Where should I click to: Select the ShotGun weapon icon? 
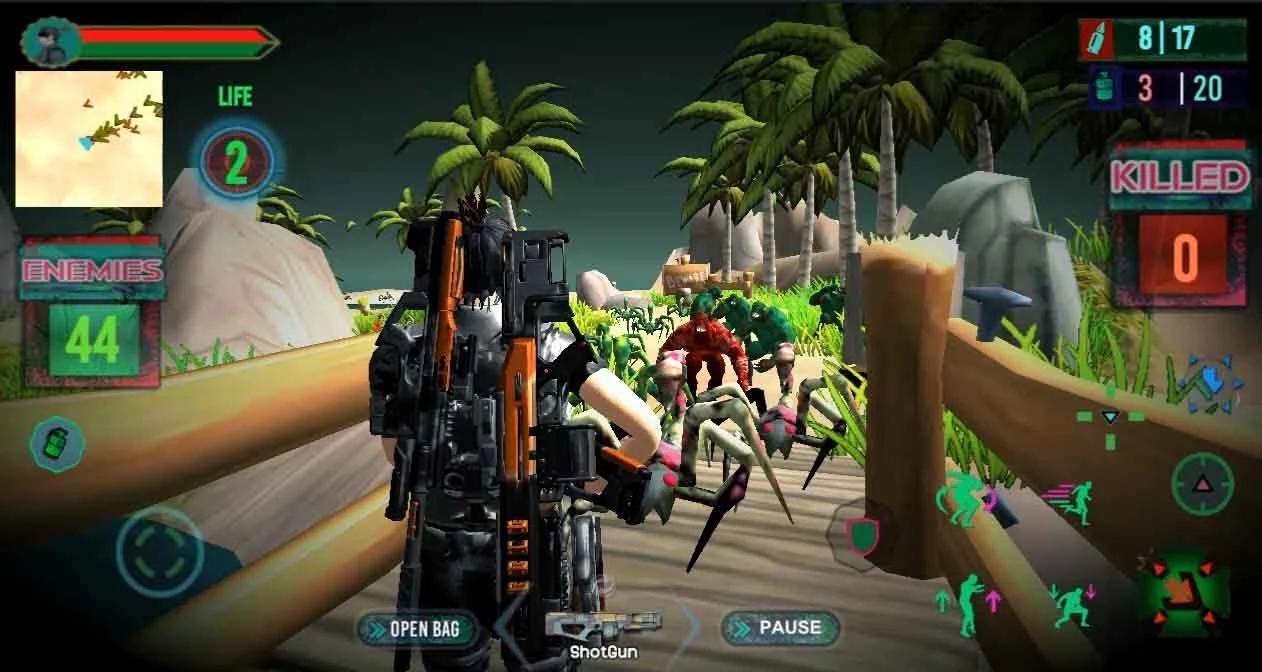click(x=602, y=627)
